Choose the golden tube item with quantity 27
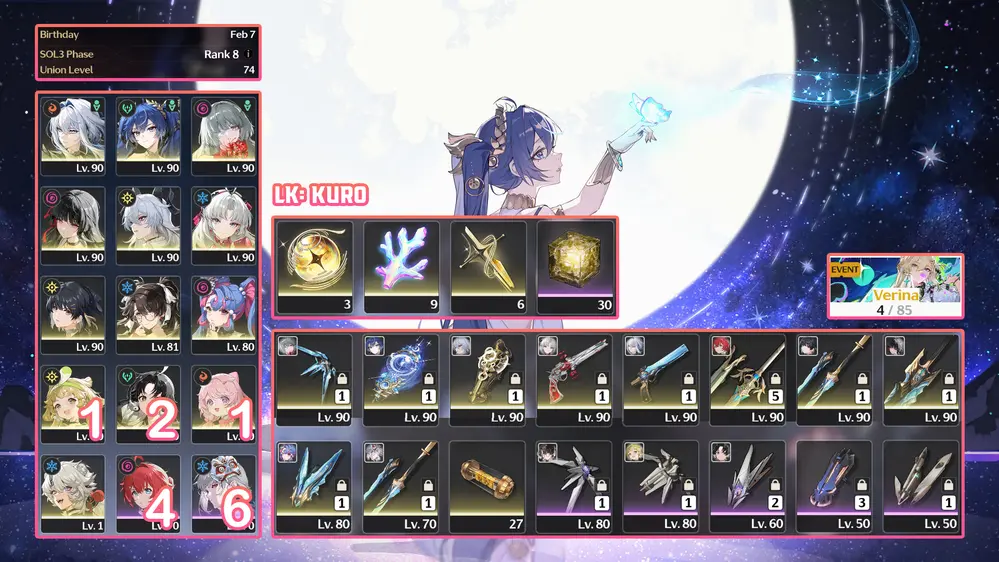The width and height of the screenshot is (999, 562). pyautogui.click(x=487, y=486)
